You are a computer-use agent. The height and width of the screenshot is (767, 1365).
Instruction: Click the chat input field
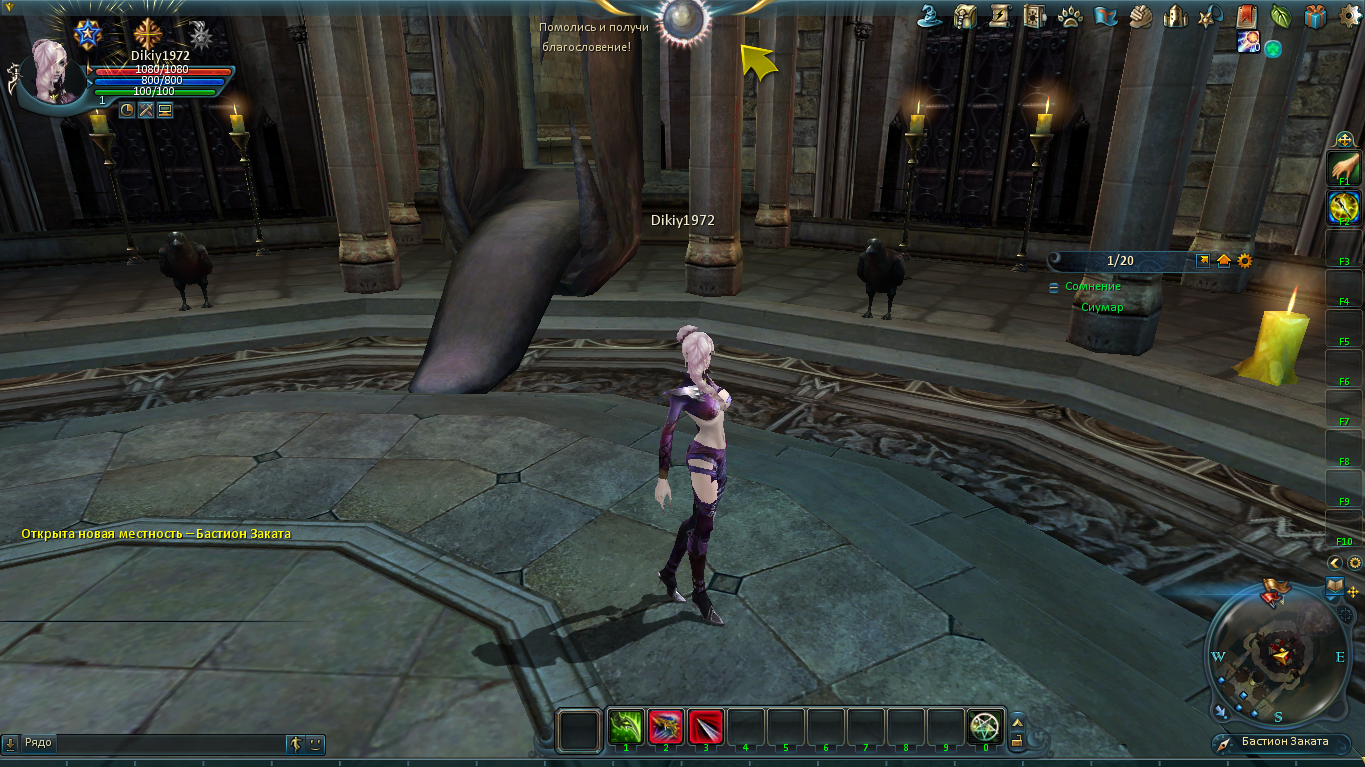(x=170, y=743)
